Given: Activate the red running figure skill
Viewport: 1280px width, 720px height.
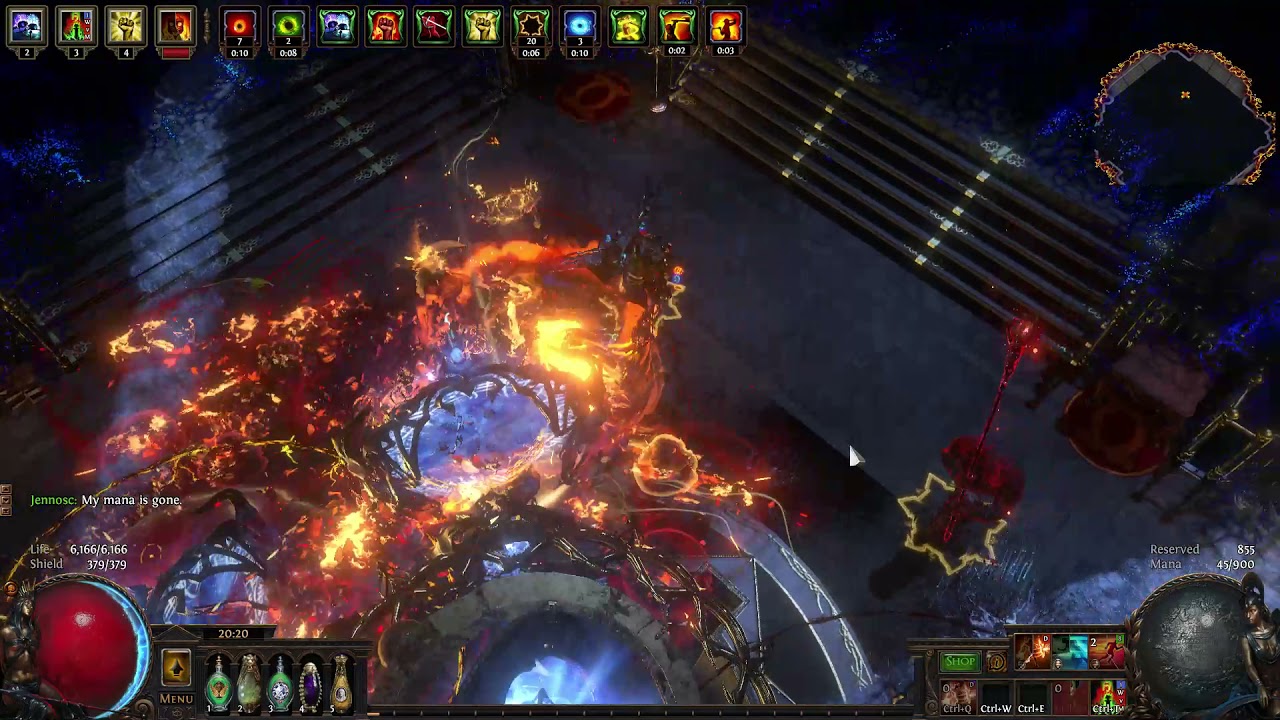Looking at the screenshot, I should pyautogui.click(x=1106, y=653).
